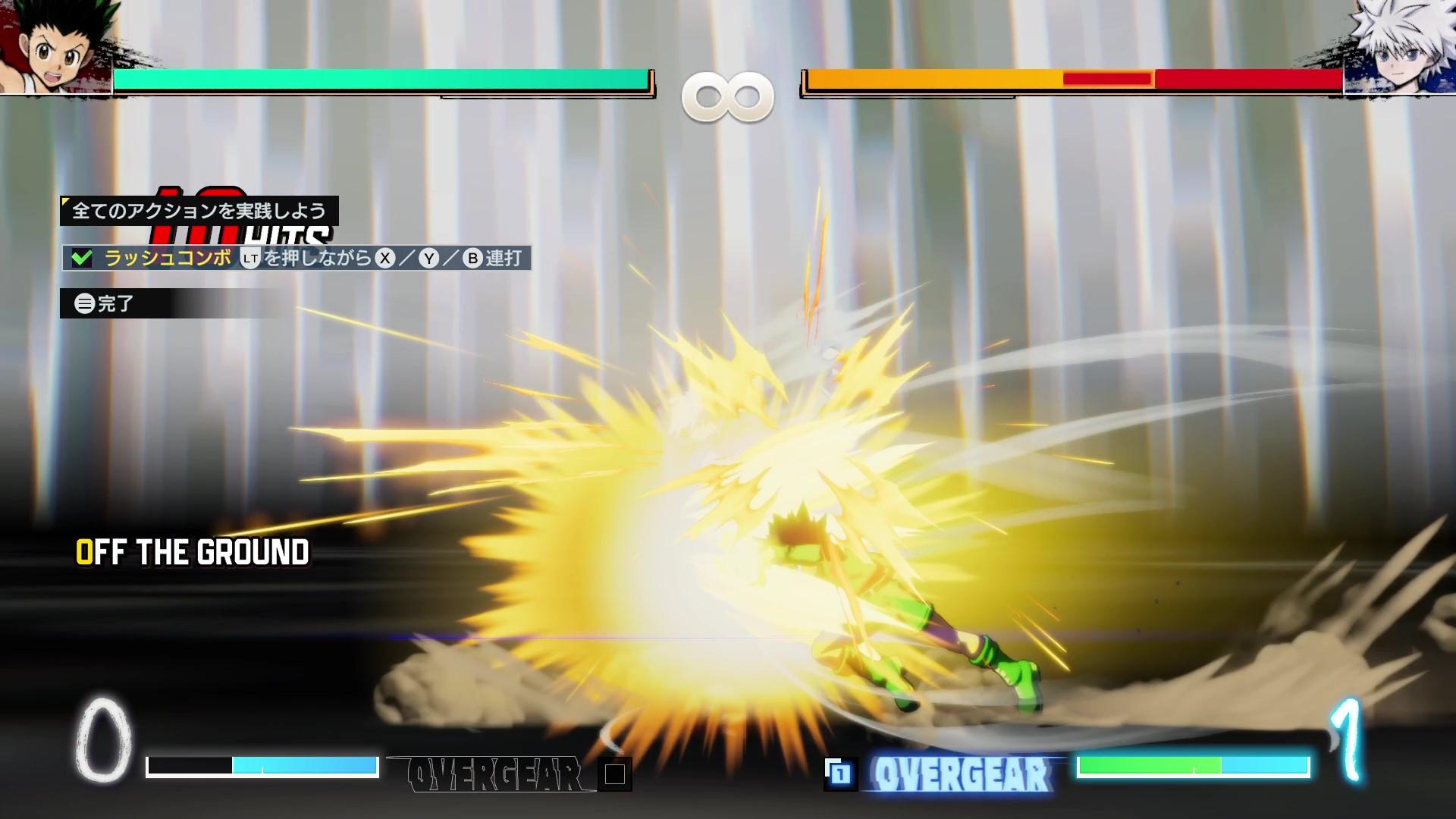Click the X button prompt icon
The height and width of the screenshot is (819, 1456).
click(385, 259)
